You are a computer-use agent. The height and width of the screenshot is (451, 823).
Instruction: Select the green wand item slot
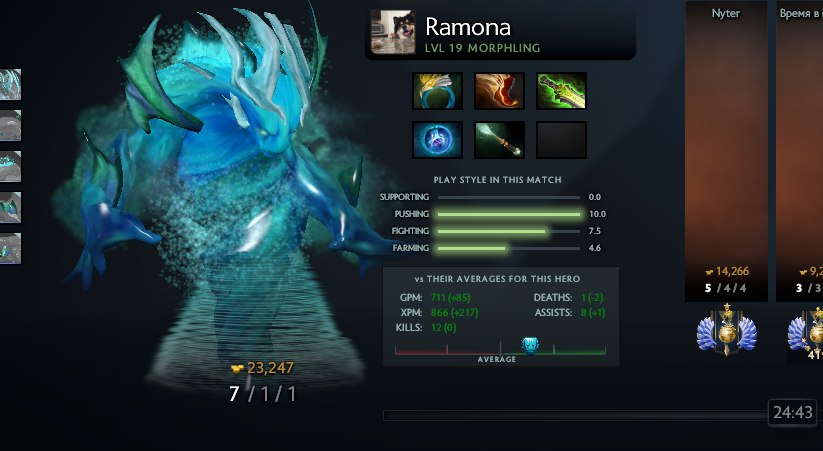point(499,140)
